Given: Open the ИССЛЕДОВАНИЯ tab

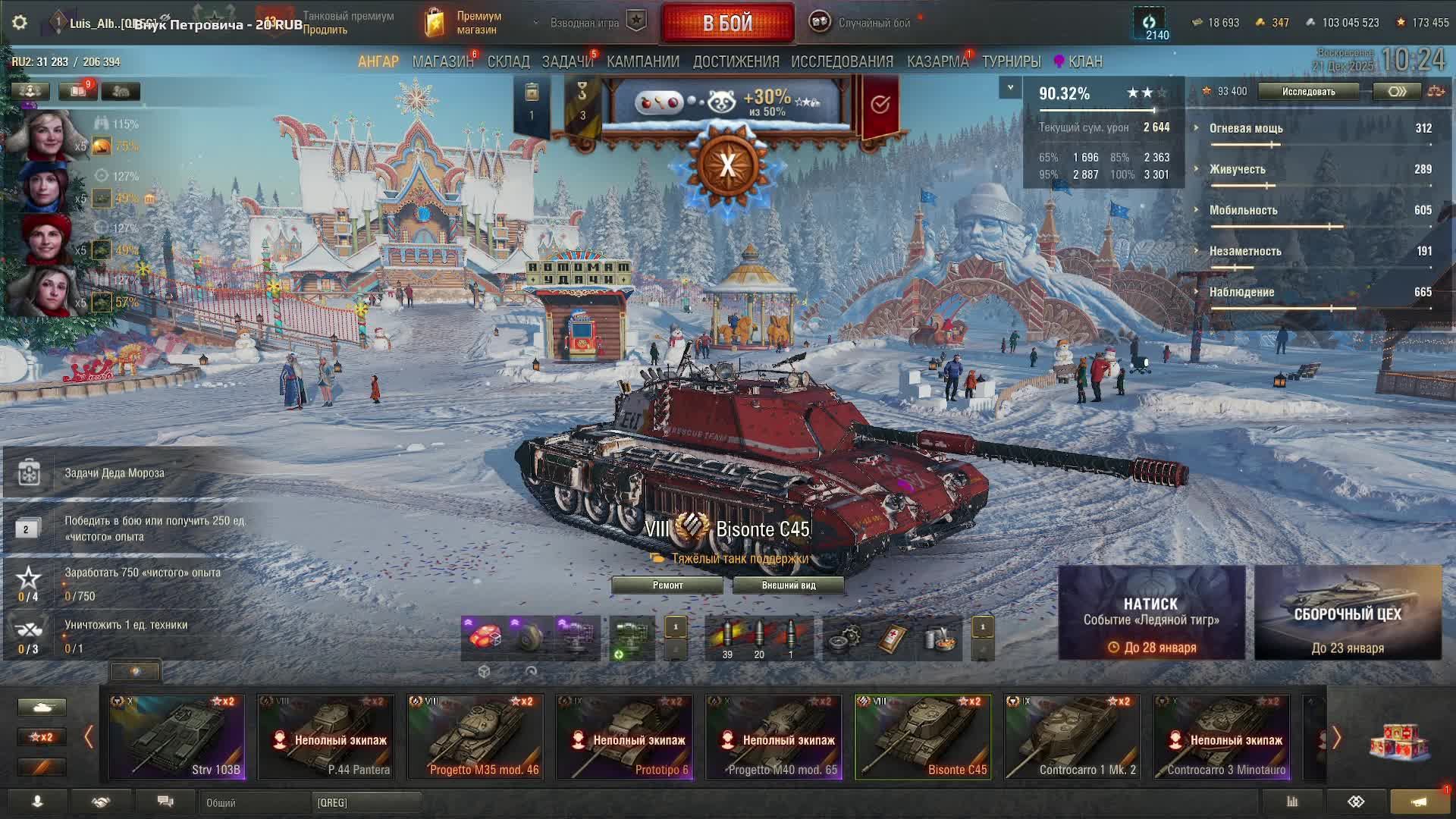Looking at the screenshot, I should 842,61.
